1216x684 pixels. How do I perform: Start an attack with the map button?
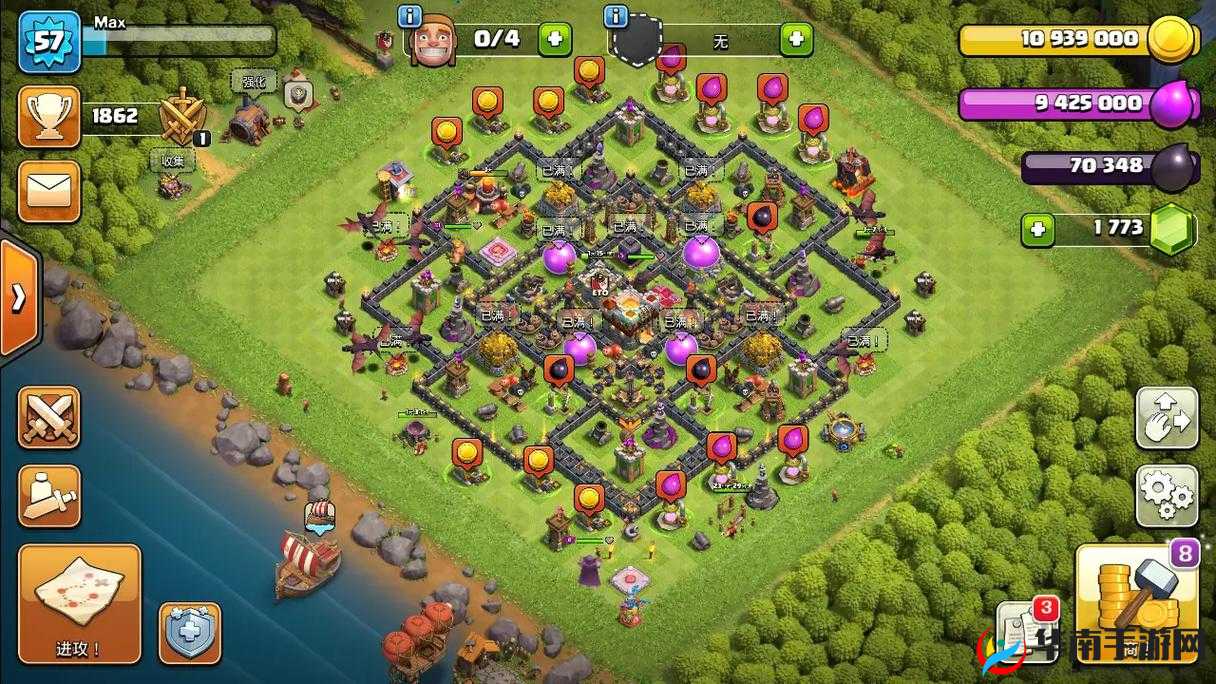[x=79, y=604]
